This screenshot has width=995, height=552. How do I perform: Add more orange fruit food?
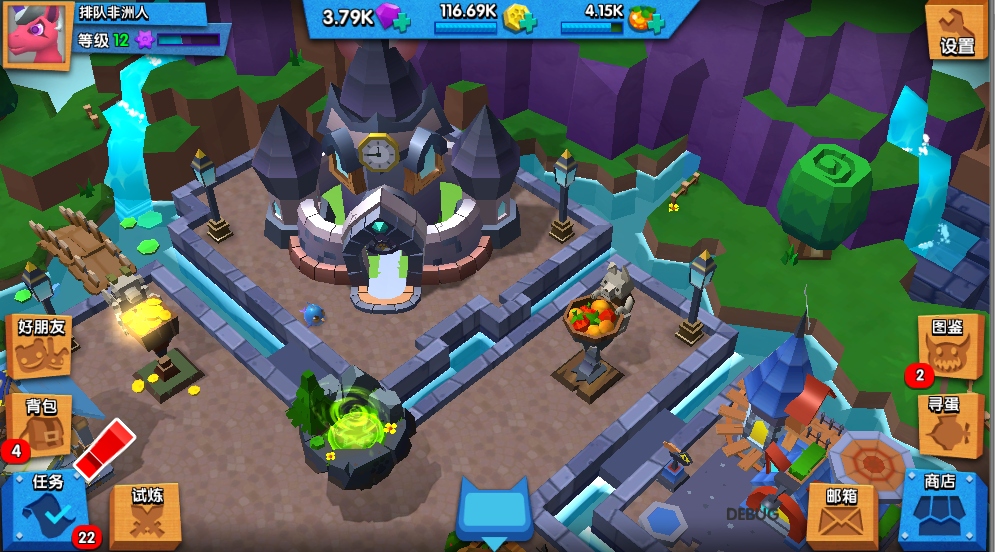657,21
